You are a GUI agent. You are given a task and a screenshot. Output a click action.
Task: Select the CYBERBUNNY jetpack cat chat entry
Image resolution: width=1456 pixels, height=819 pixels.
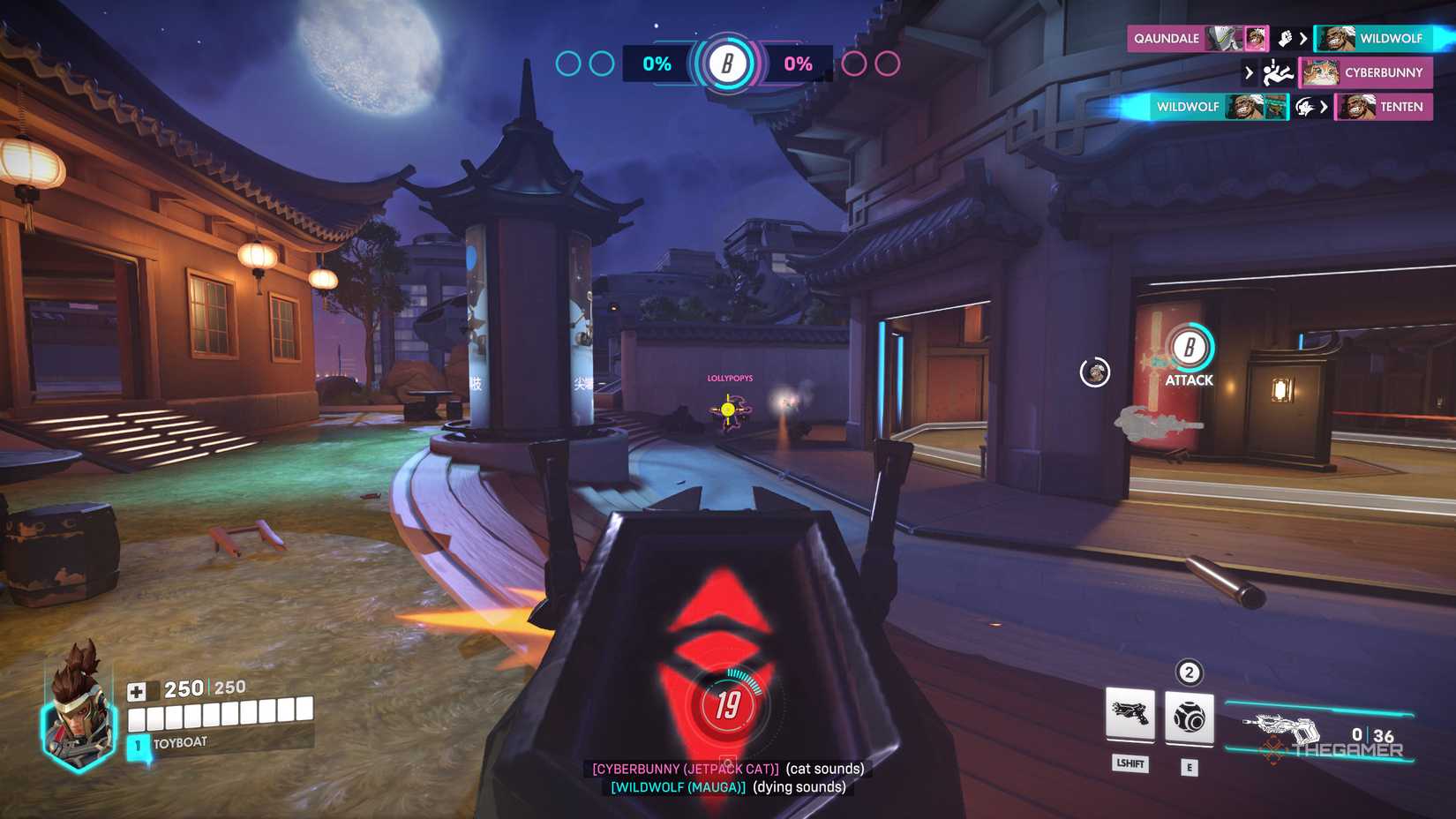[x=725, y=769]
